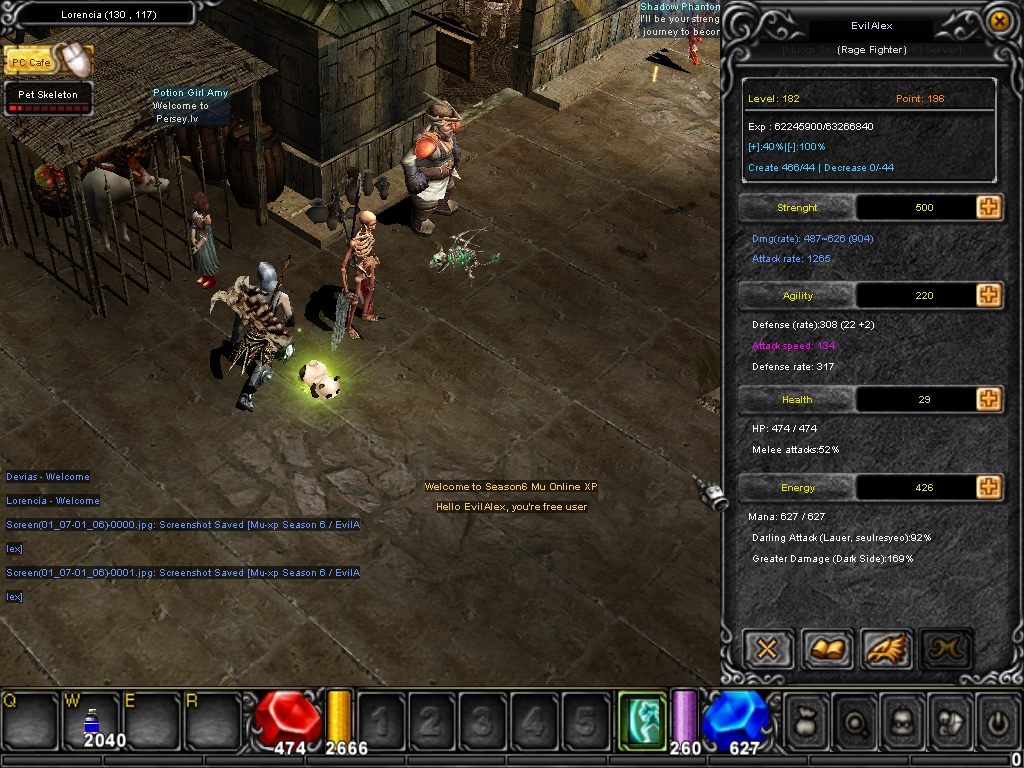Select the glowing green active skill icon
Viewport: 1024px width, 768px height.
642,720
